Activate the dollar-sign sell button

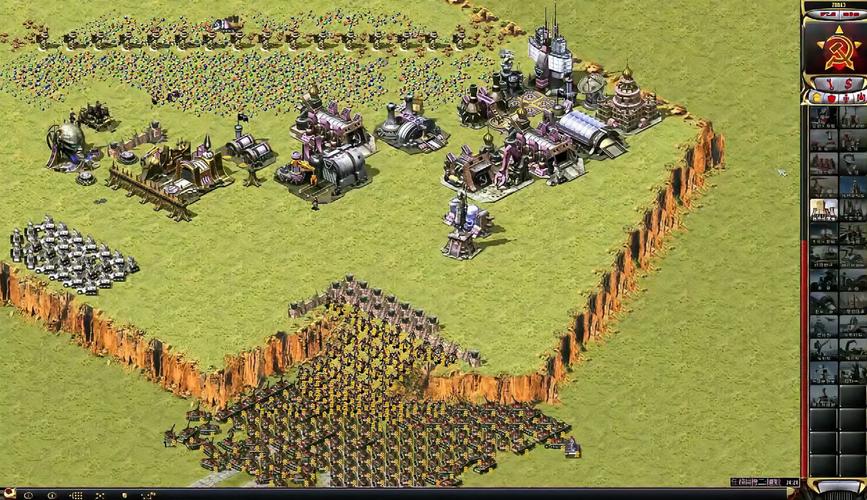tap(846, 82)
